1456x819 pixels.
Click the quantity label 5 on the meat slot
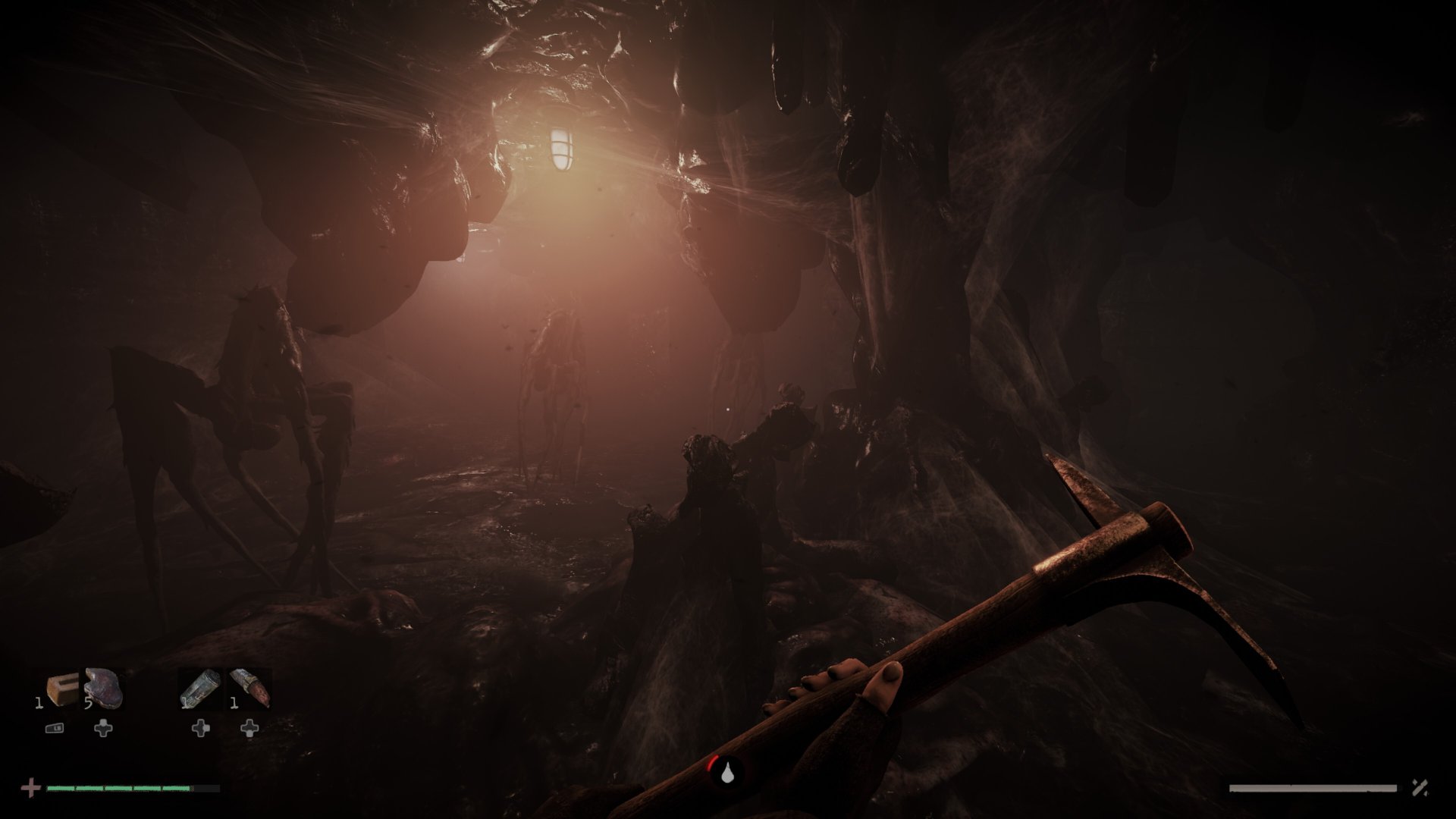pos(89,703)
